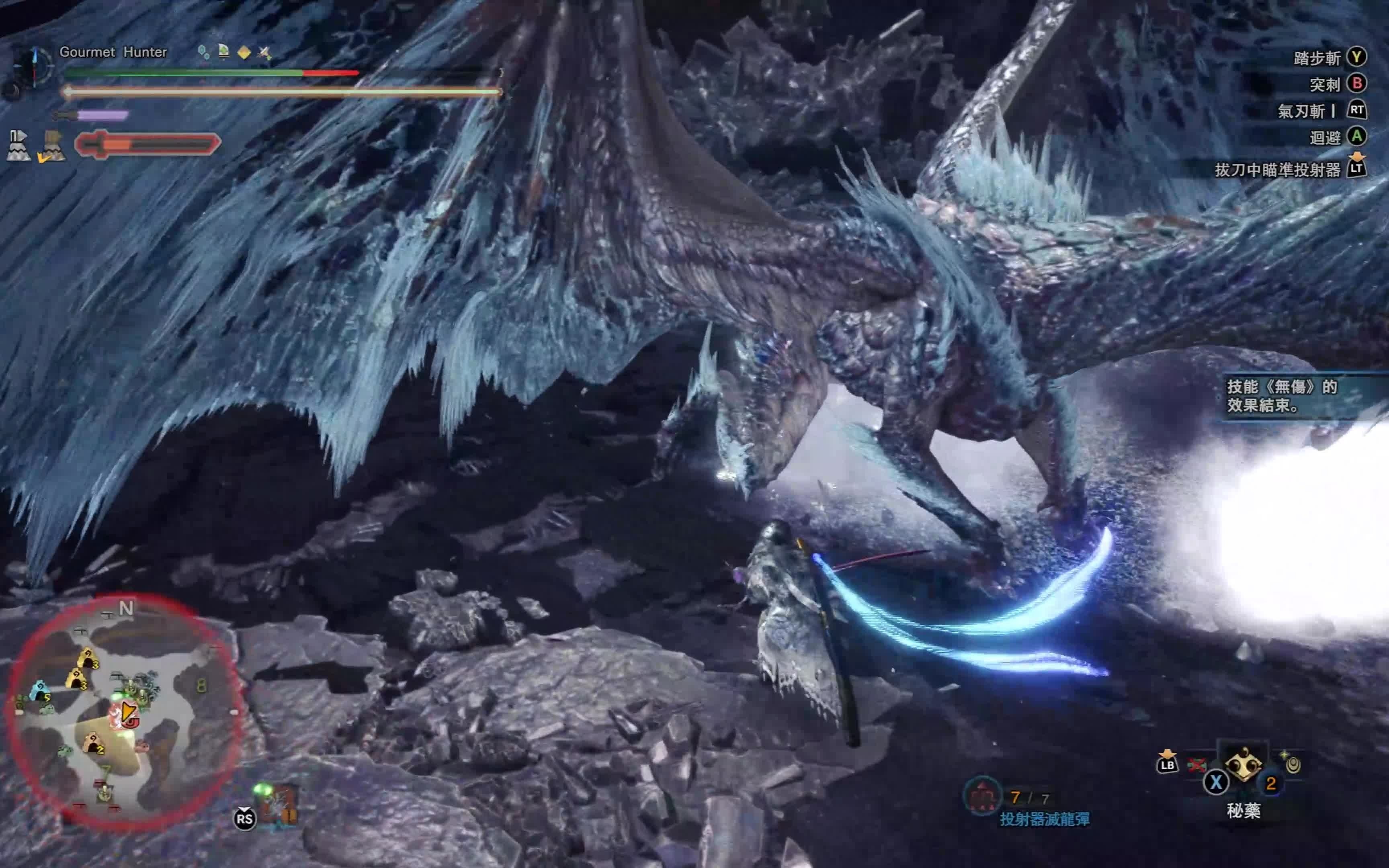
Task: Click the gold diamond status buff icon
Action: (244, 53)
